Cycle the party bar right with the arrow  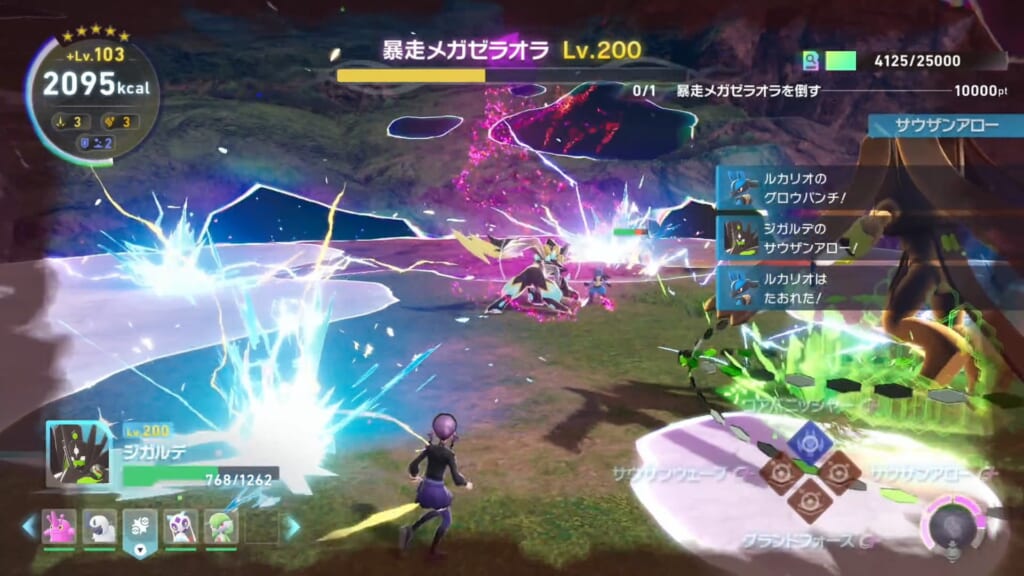point(292,526)
